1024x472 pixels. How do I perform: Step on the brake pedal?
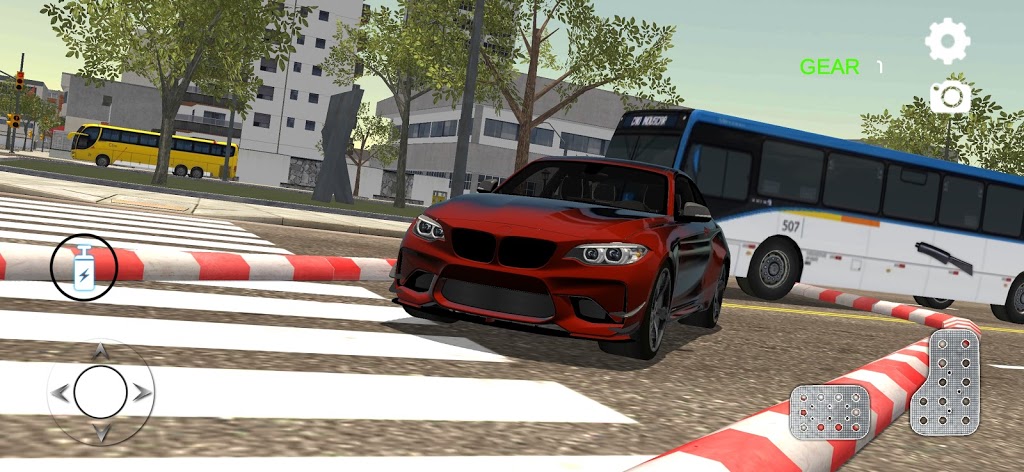pos(828,411)
